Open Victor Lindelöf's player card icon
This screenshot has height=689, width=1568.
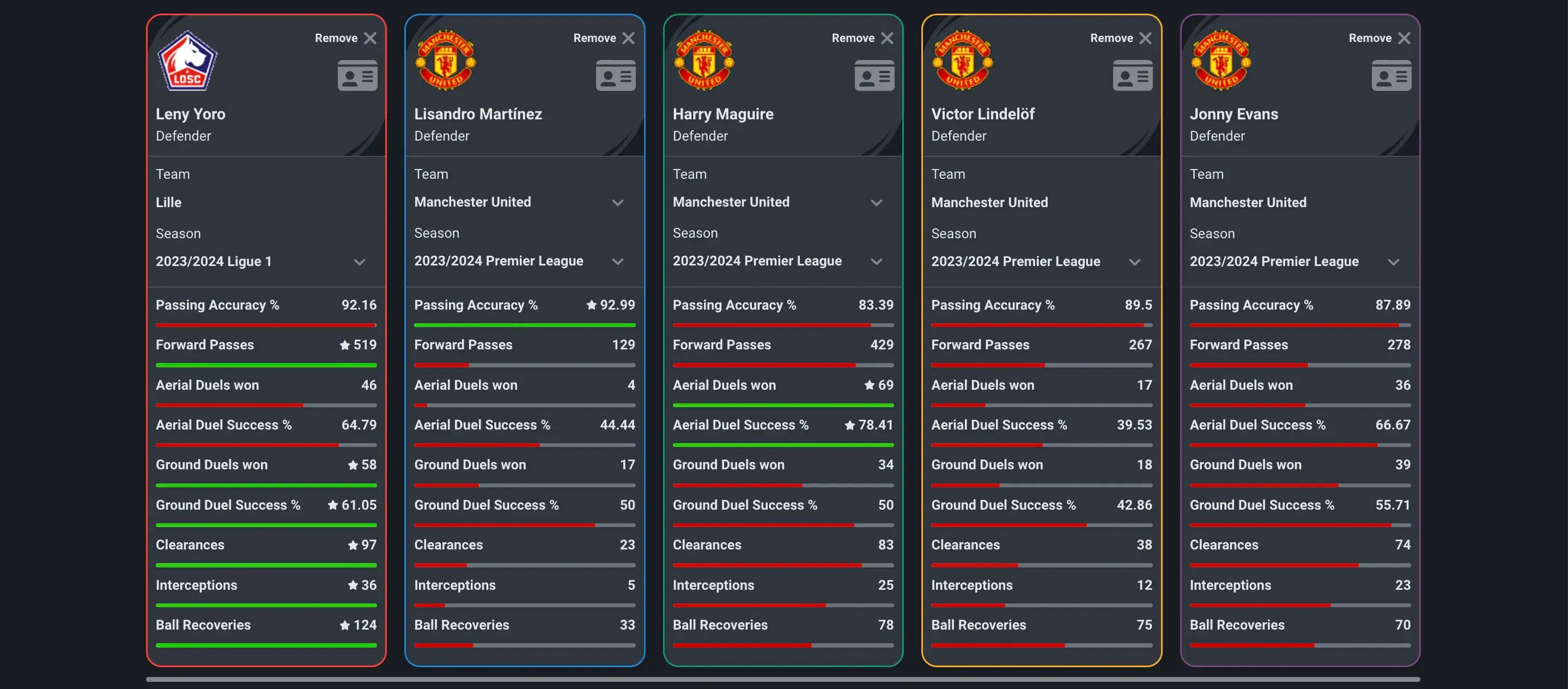tap(1132, 75)
